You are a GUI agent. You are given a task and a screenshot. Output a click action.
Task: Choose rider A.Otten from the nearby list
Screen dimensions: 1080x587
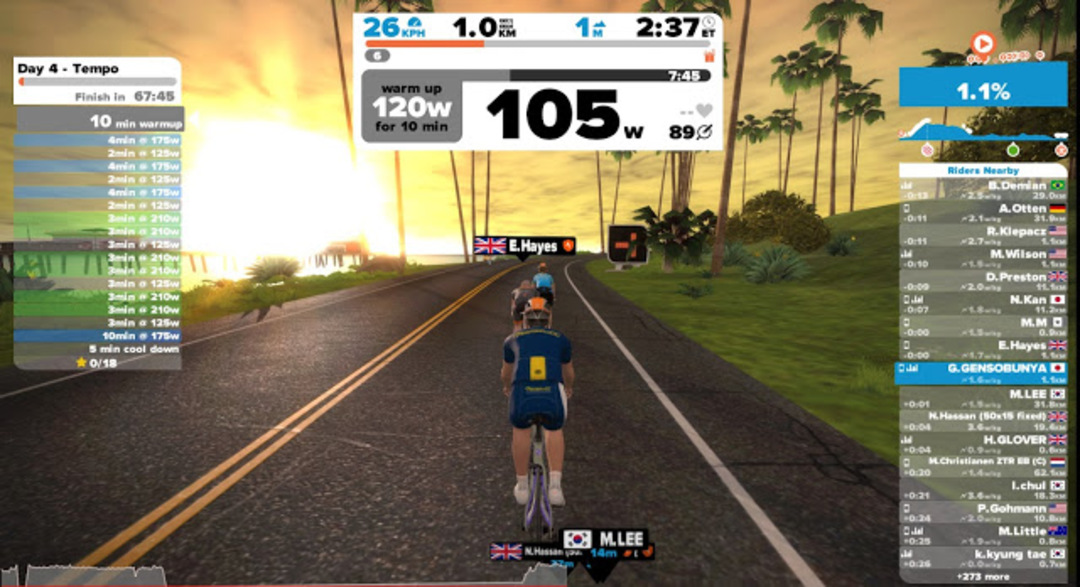[983, 213]
